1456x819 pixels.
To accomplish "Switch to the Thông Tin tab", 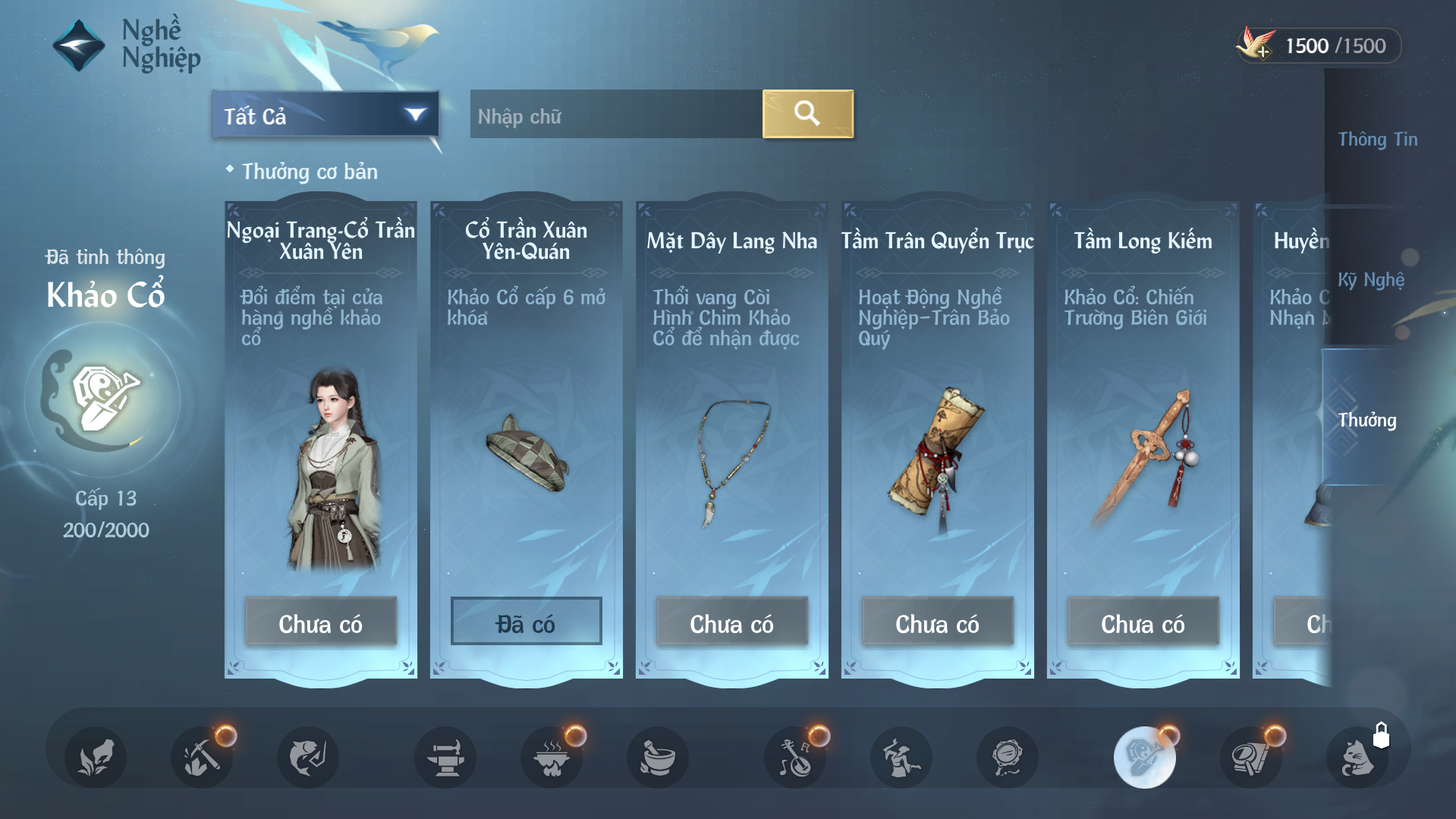I will (x=1377, y=140).
